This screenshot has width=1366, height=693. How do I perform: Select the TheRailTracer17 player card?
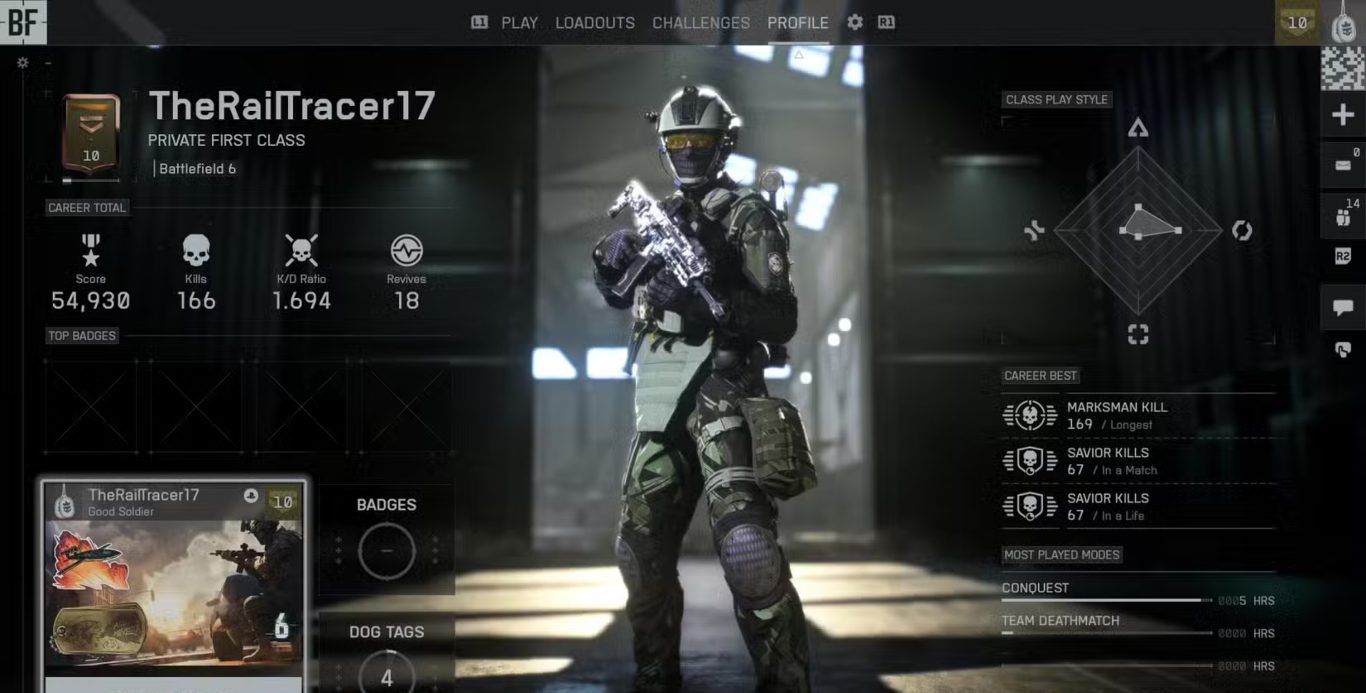coord(173,585)
